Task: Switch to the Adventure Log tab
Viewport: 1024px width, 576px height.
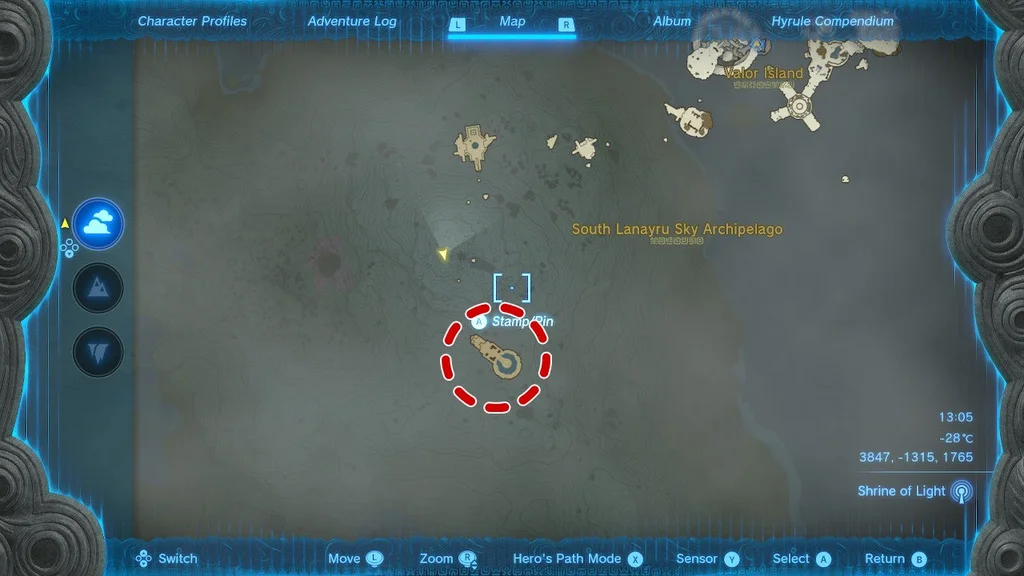Action: coord(352,21)
